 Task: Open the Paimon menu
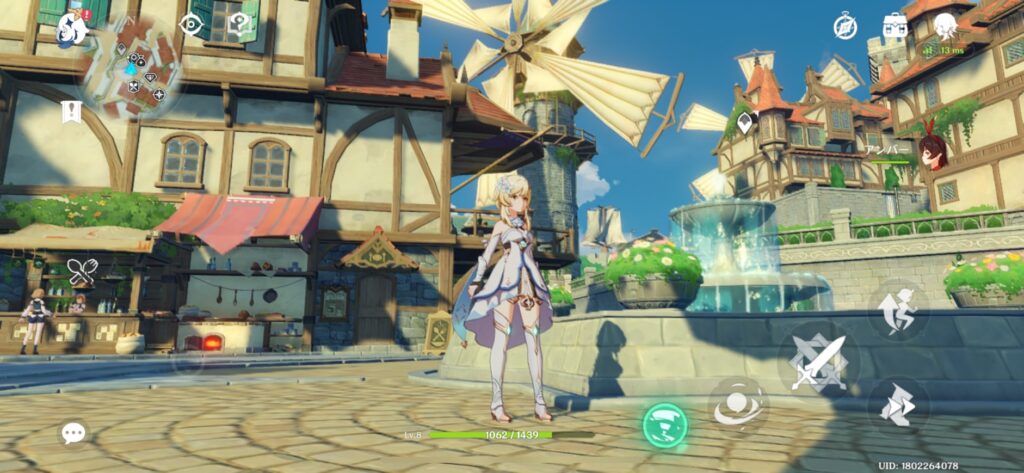(x=72, y=28)
